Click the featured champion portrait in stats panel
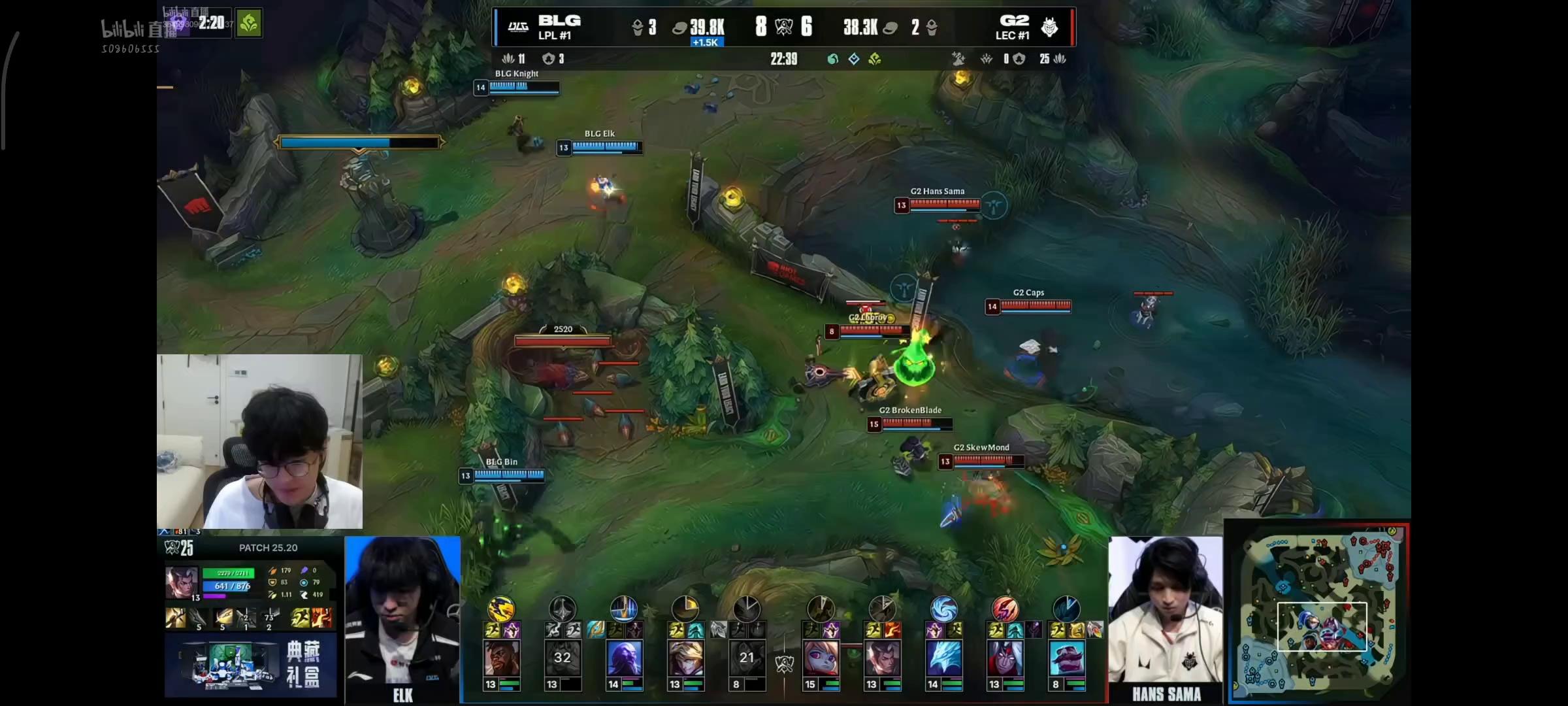This screenshot has height=706, width=1568. coord(181,582)
